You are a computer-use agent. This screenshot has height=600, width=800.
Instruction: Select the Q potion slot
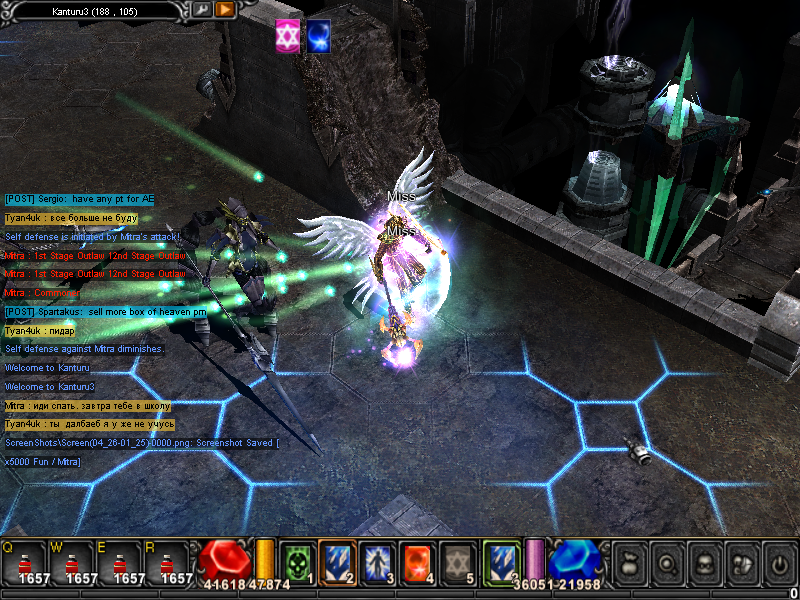pos(25,562)
